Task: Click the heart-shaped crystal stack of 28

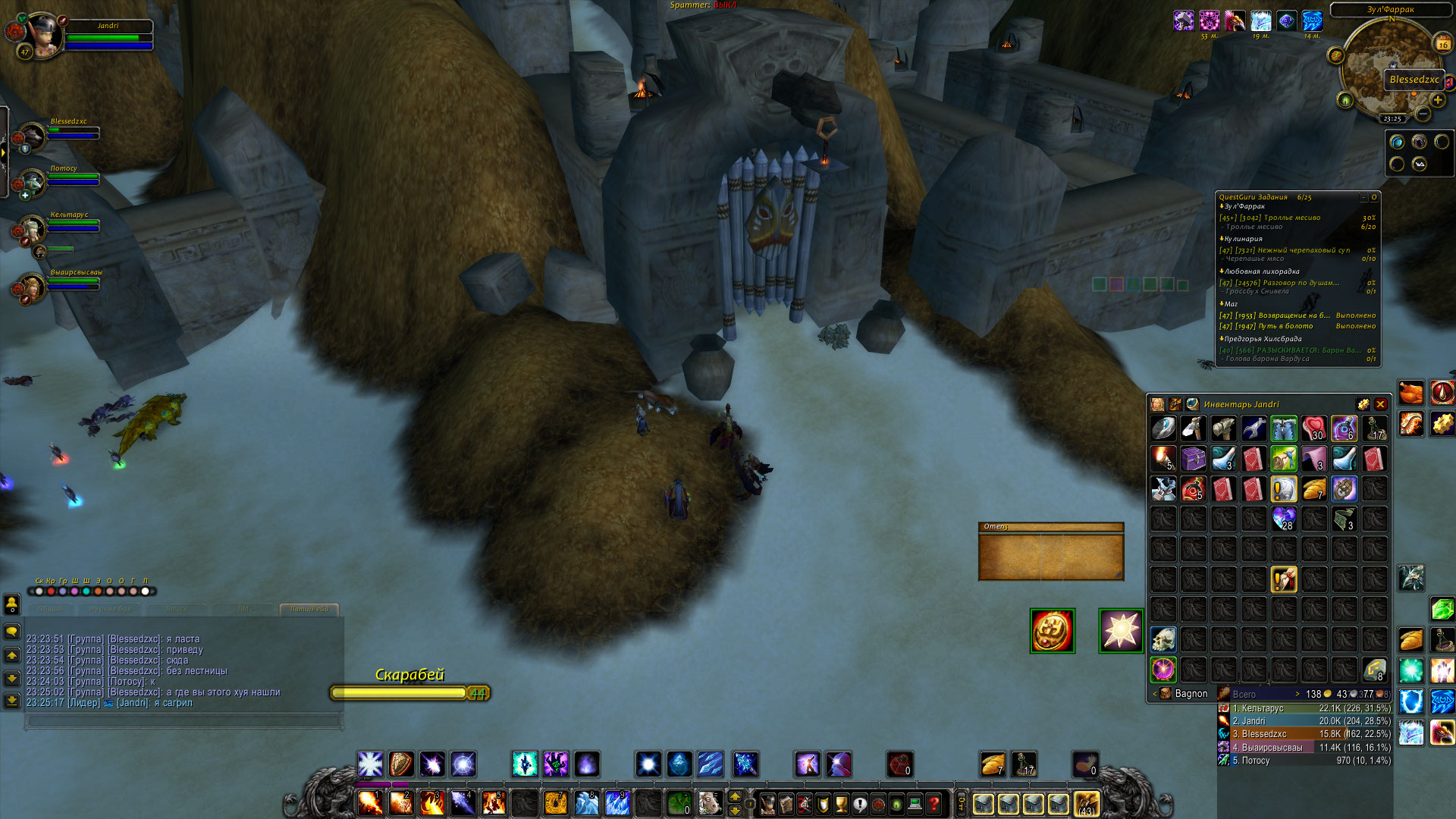Action: pos(1283,519)
